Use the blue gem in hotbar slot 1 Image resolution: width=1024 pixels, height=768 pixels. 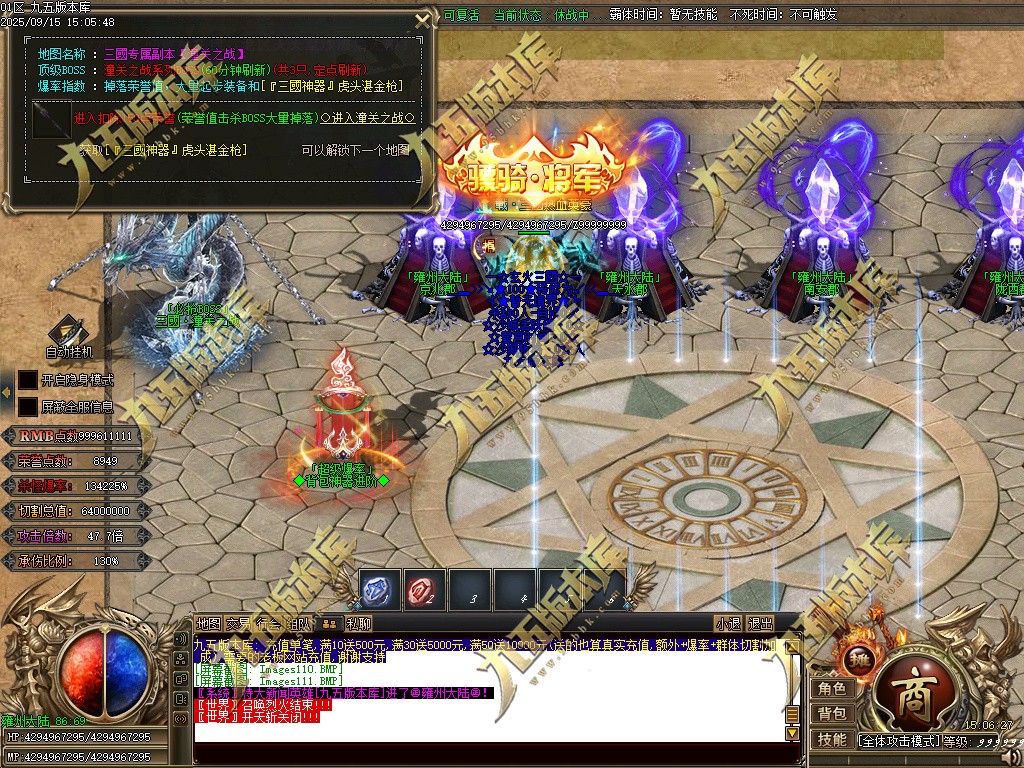coord(380,591)
